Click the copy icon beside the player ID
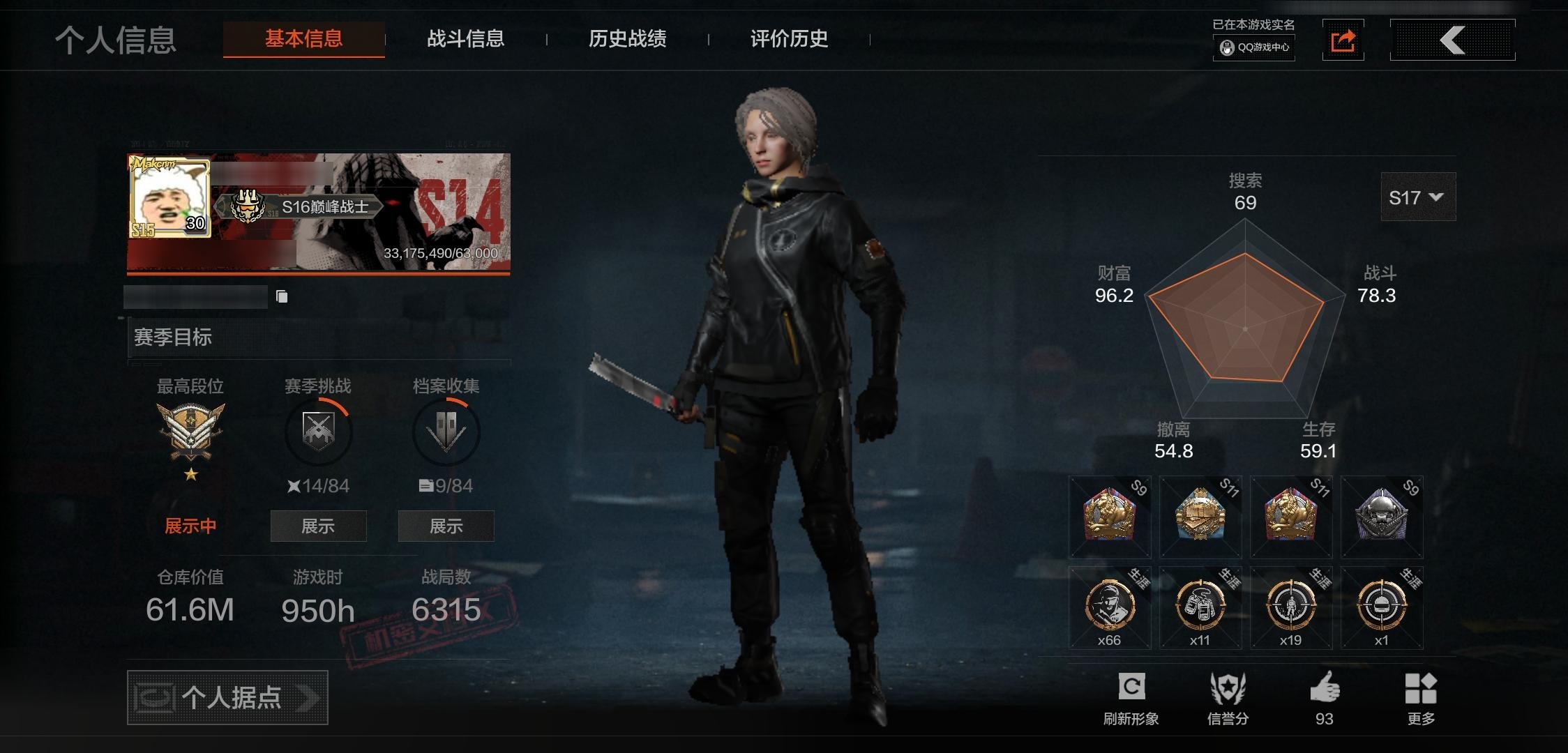Viewport: 1568px width, 753px height. [282, 297]
